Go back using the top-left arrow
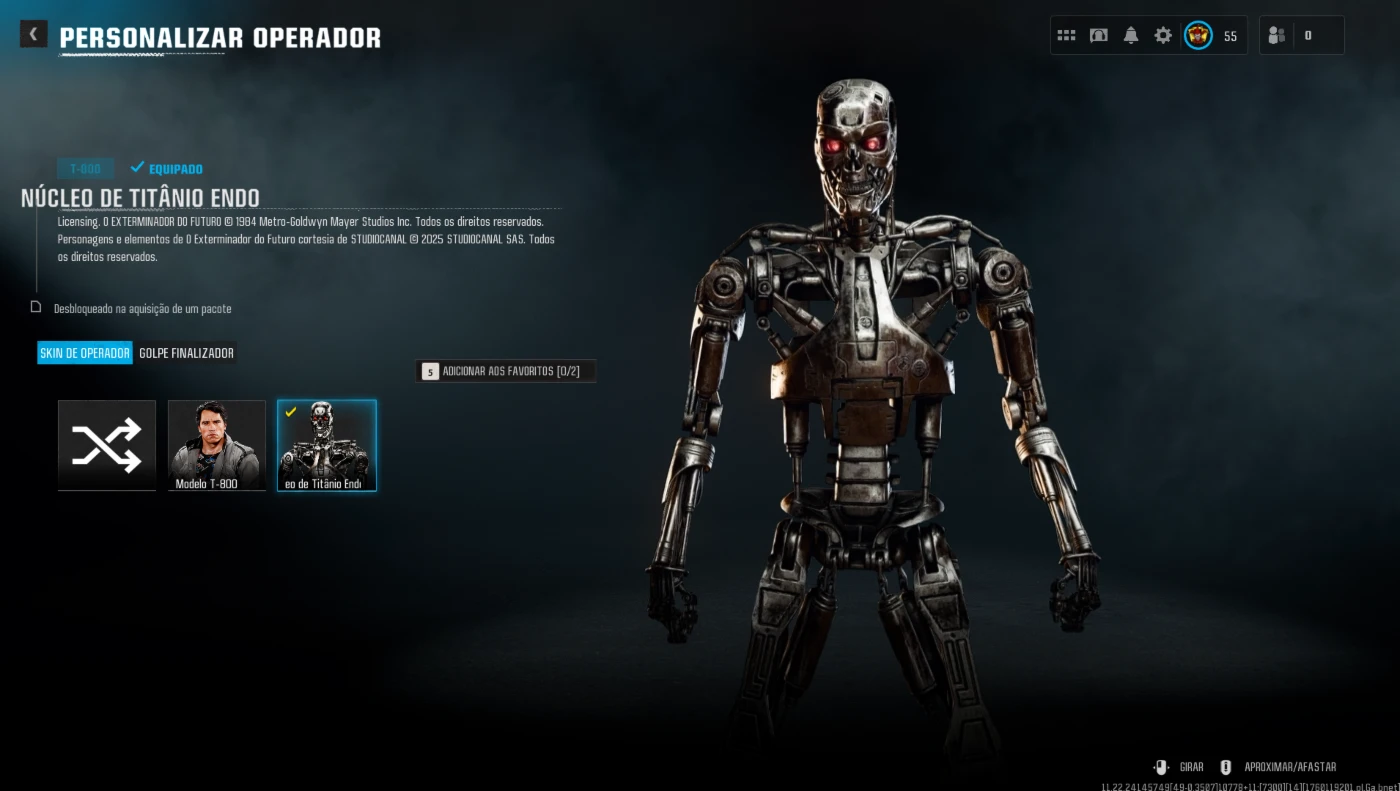The height and width of the screenshot is (791, 1400). click(x=33, y=34)
